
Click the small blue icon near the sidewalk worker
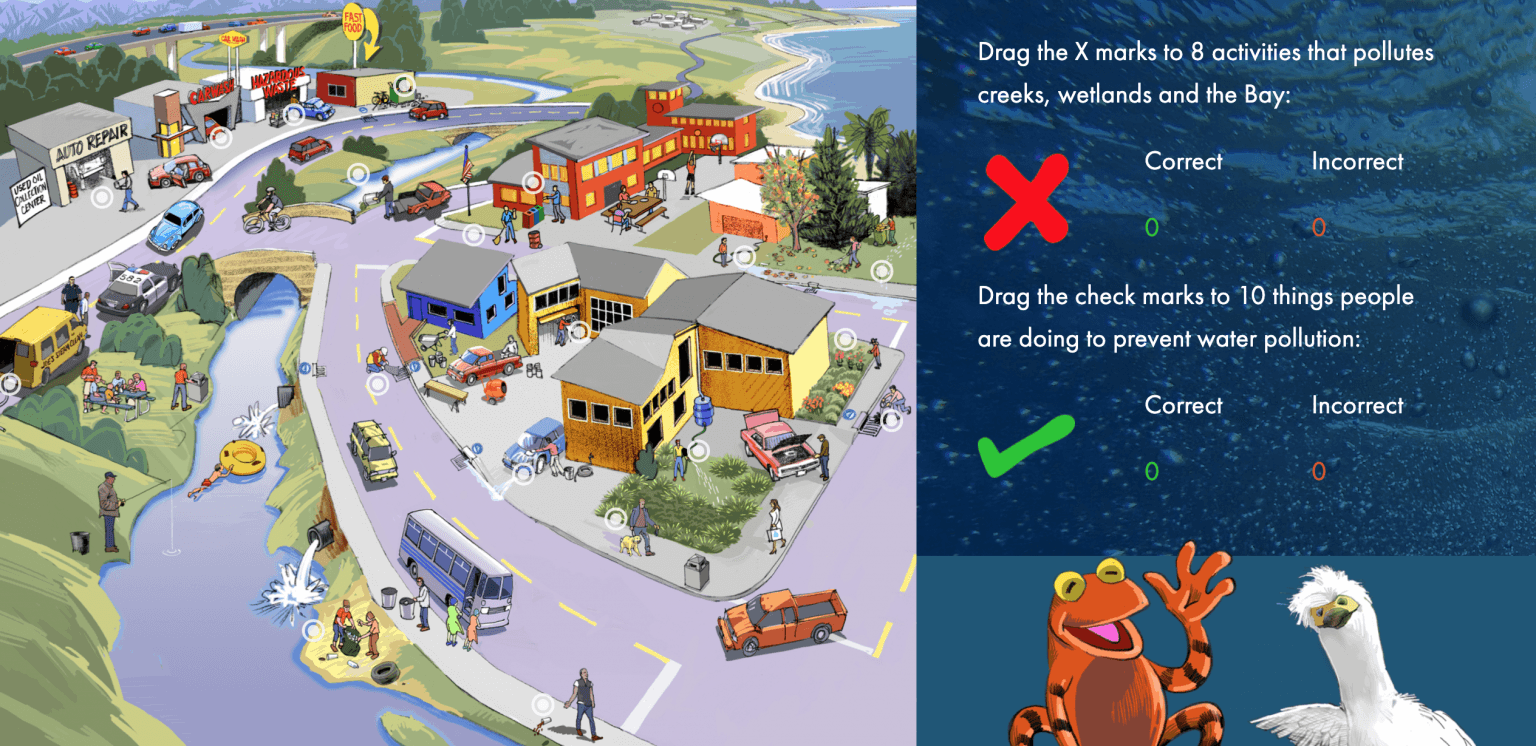point(416,367)
